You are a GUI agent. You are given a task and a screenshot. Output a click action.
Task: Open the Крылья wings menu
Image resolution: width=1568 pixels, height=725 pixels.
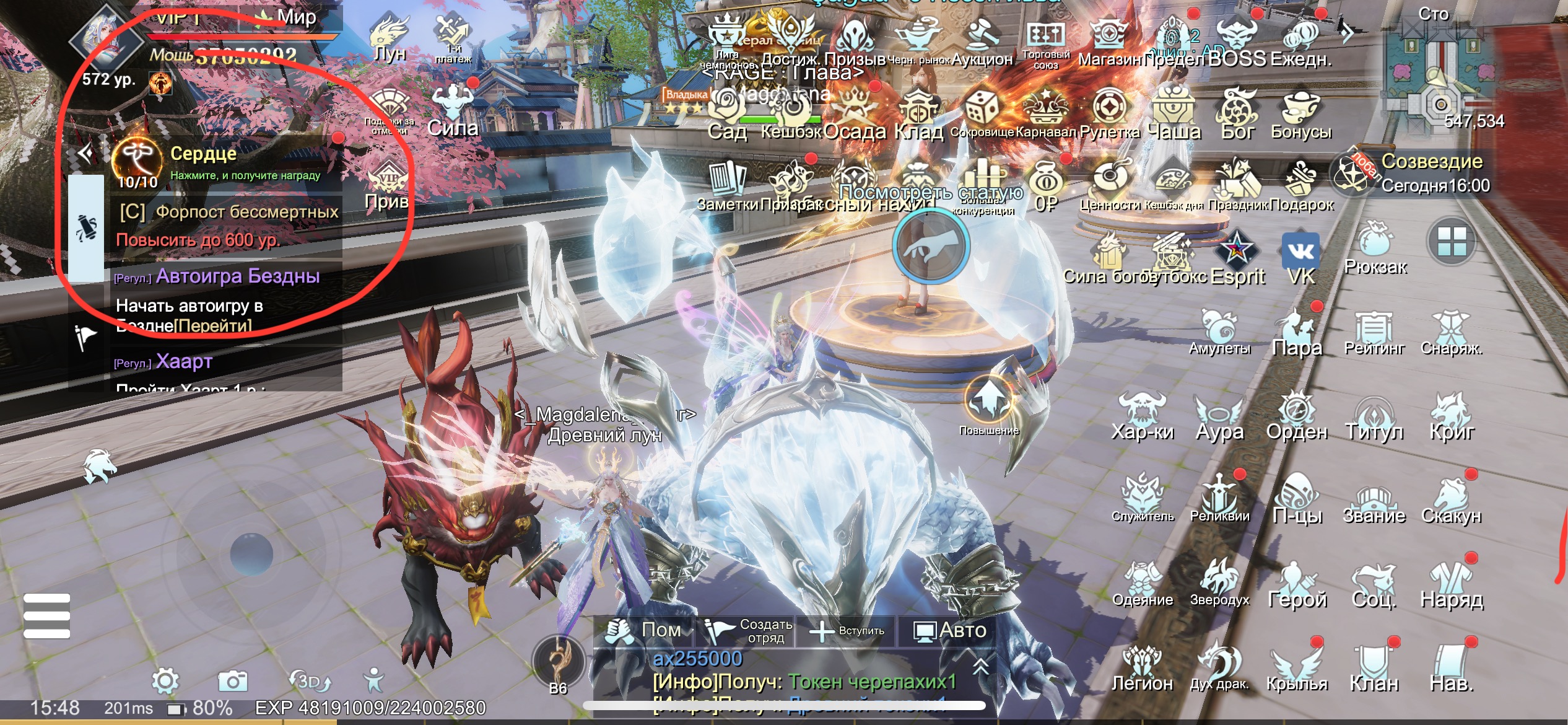pyautogui.click(x=1297, y=668)
